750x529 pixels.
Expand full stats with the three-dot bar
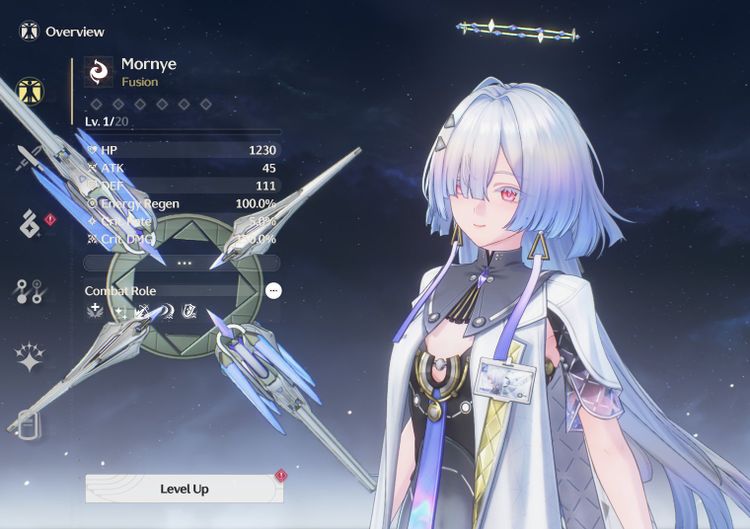click(183, 262)
